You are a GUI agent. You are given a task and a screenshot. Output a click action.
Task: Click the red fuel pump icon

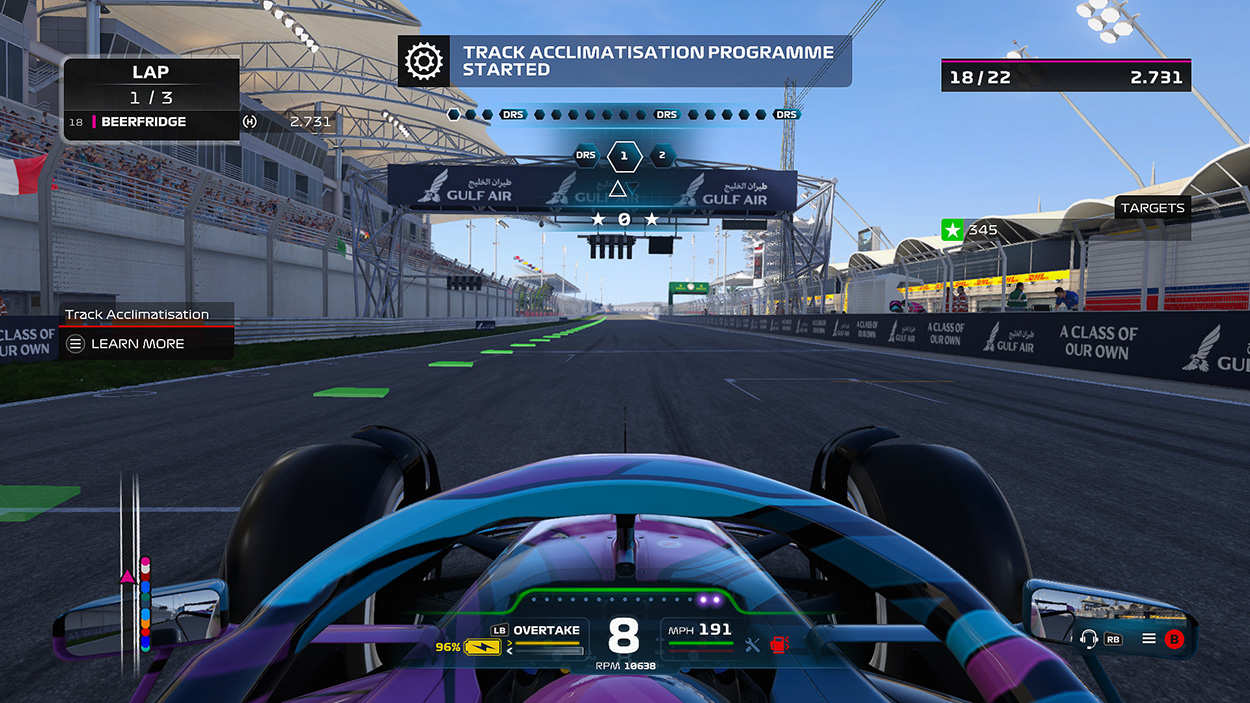tap(780, 645)
